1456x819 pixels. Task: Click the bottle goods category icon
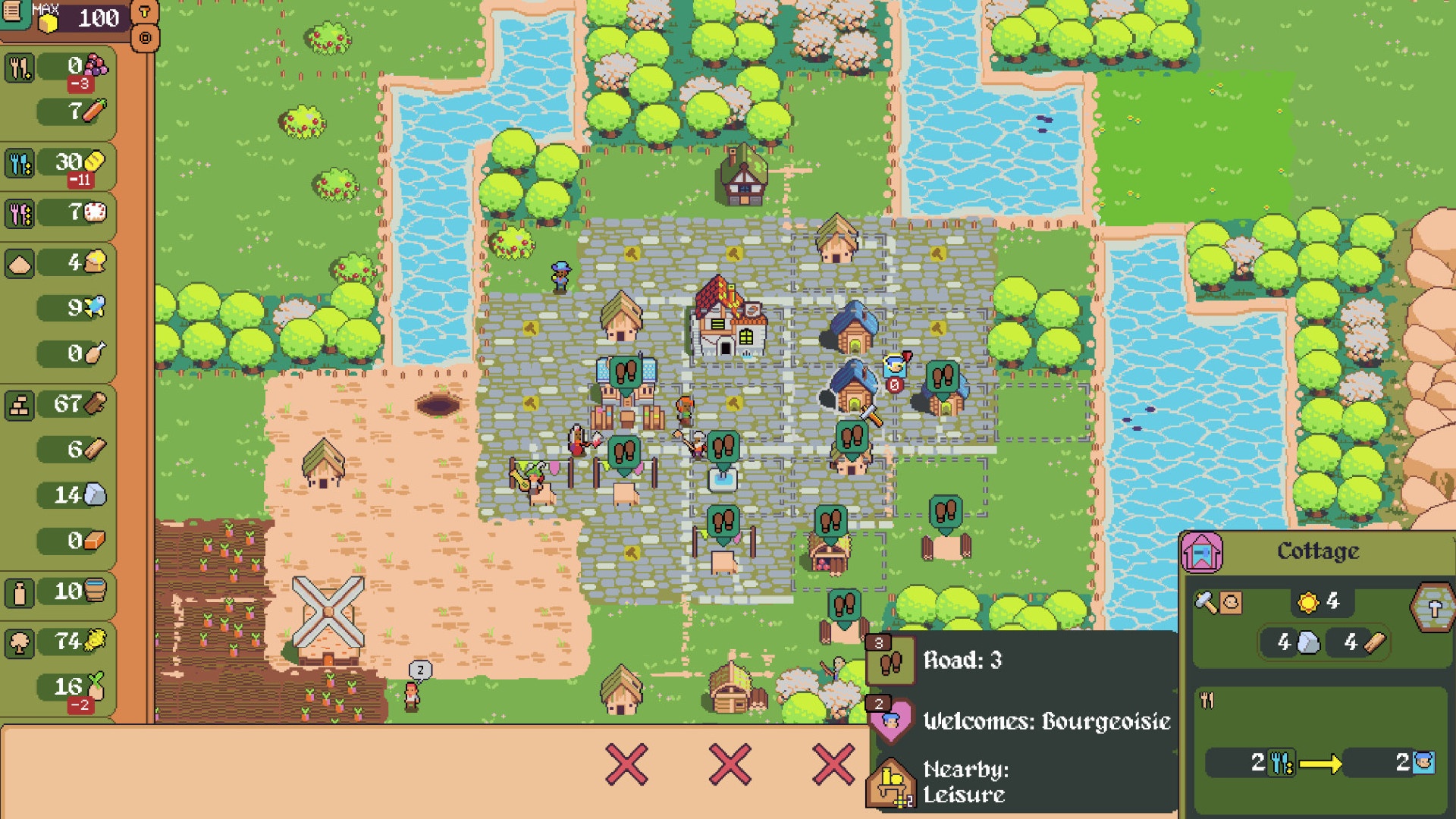[20, 594]
